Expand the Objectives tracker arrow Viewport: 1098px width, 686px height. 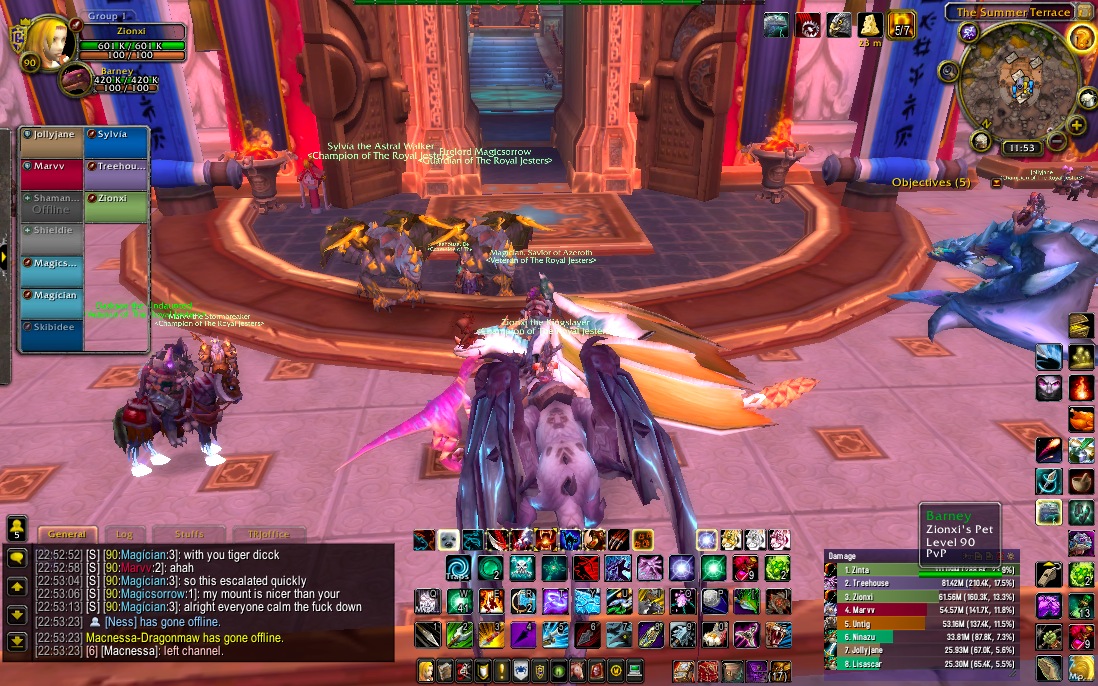click(996, 183)
